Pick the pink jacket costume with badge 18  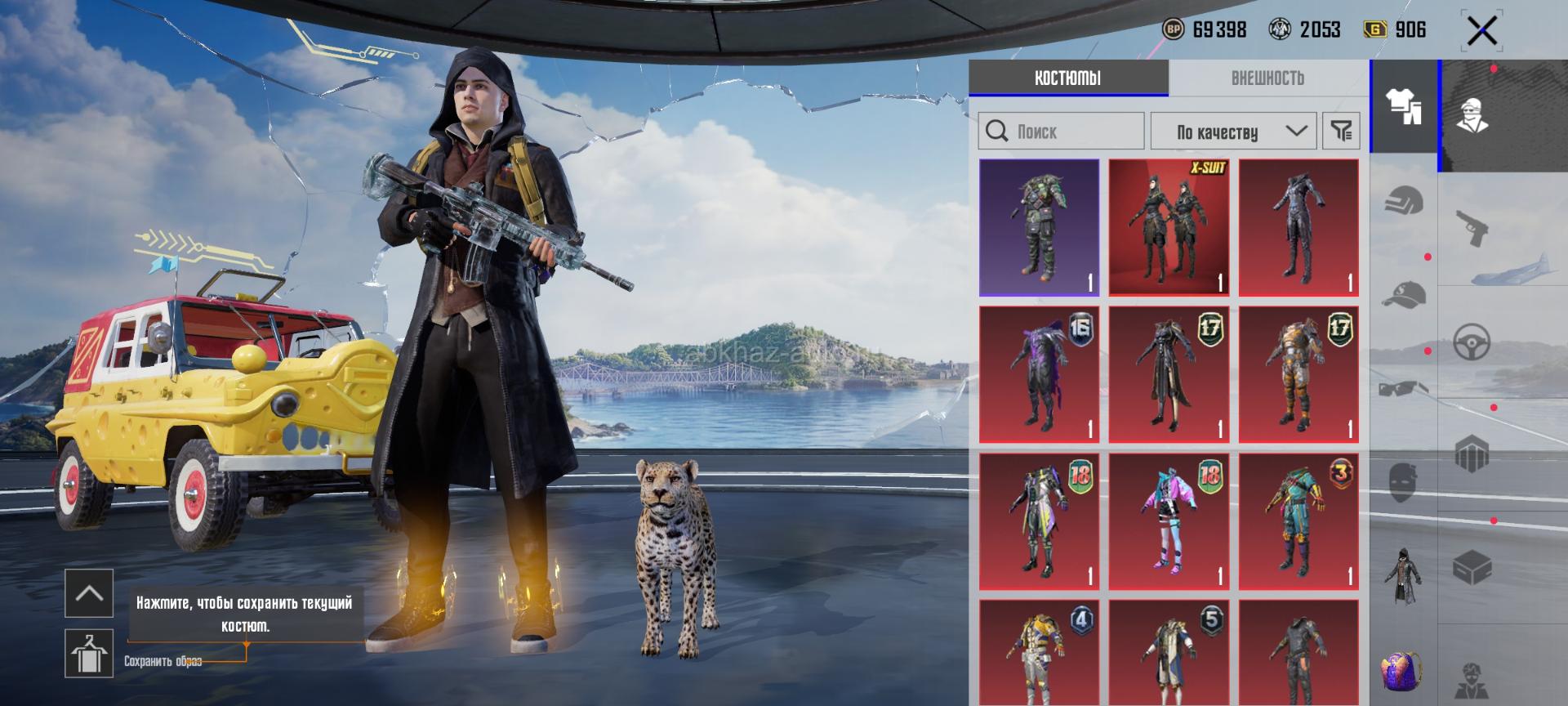[x=1169, y=521]
